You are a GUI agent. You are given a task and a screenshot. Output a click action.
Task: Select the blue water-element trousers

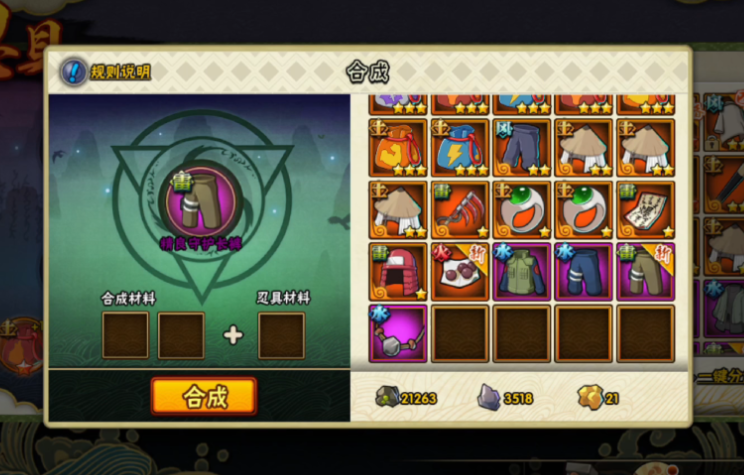(584, 272)
